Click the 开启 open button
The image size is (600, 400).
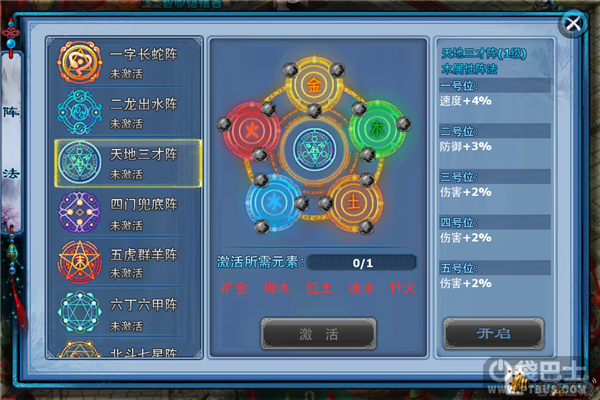(x=493, y=333)
